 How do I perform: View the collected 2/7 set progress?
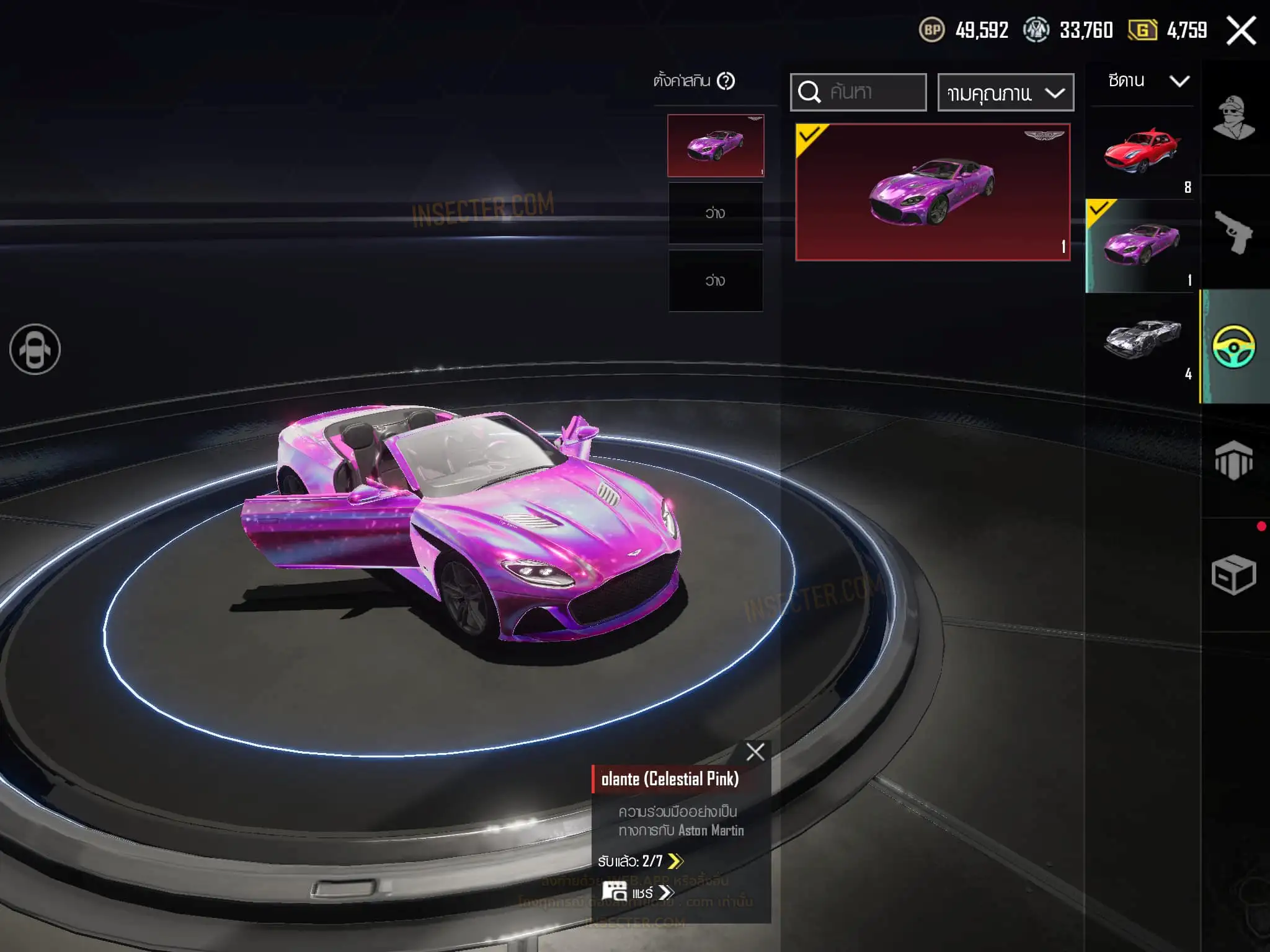coord(640,861)
